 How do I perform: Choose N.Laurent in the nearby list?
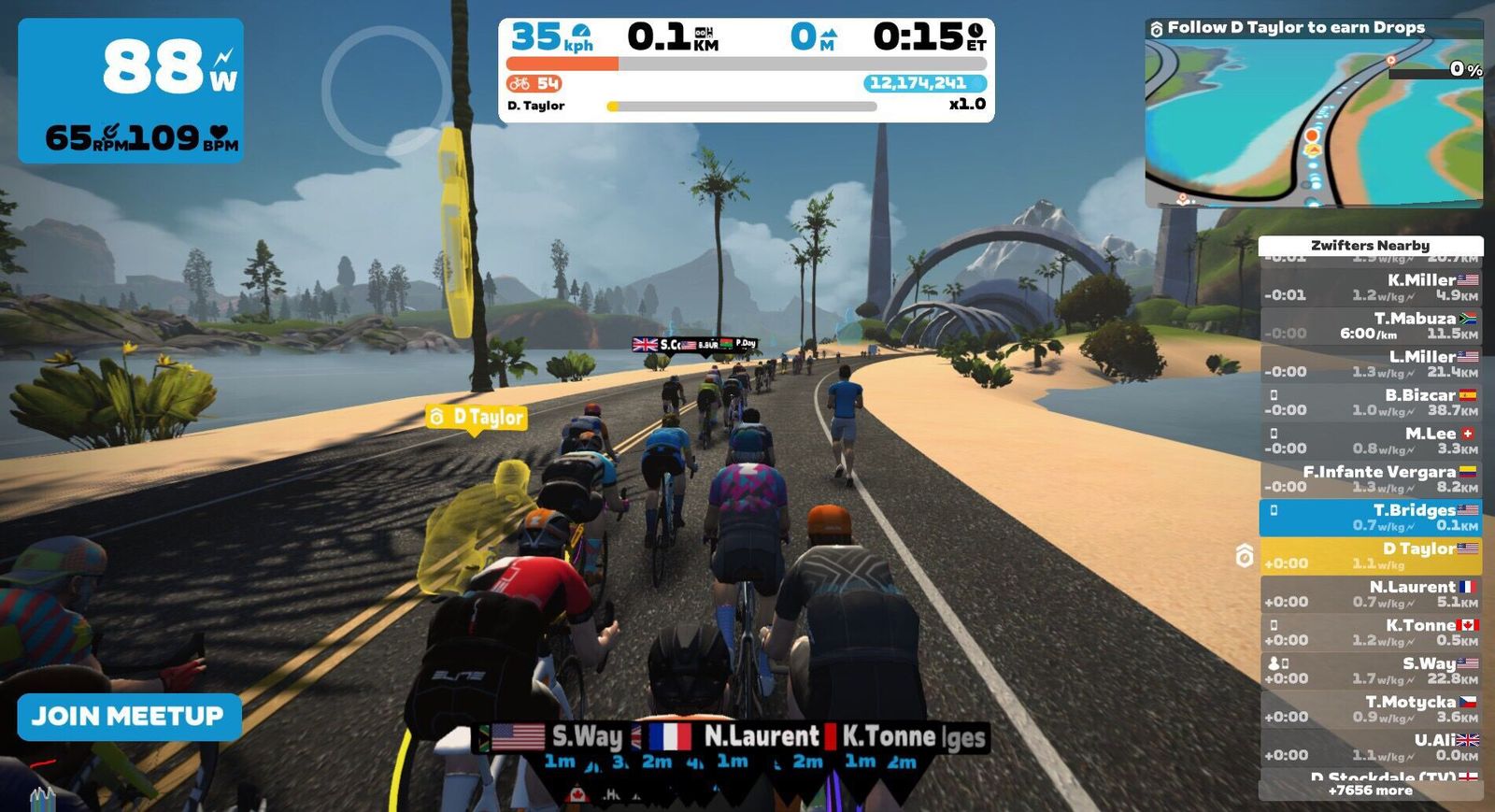click(x=1370, y=593)
